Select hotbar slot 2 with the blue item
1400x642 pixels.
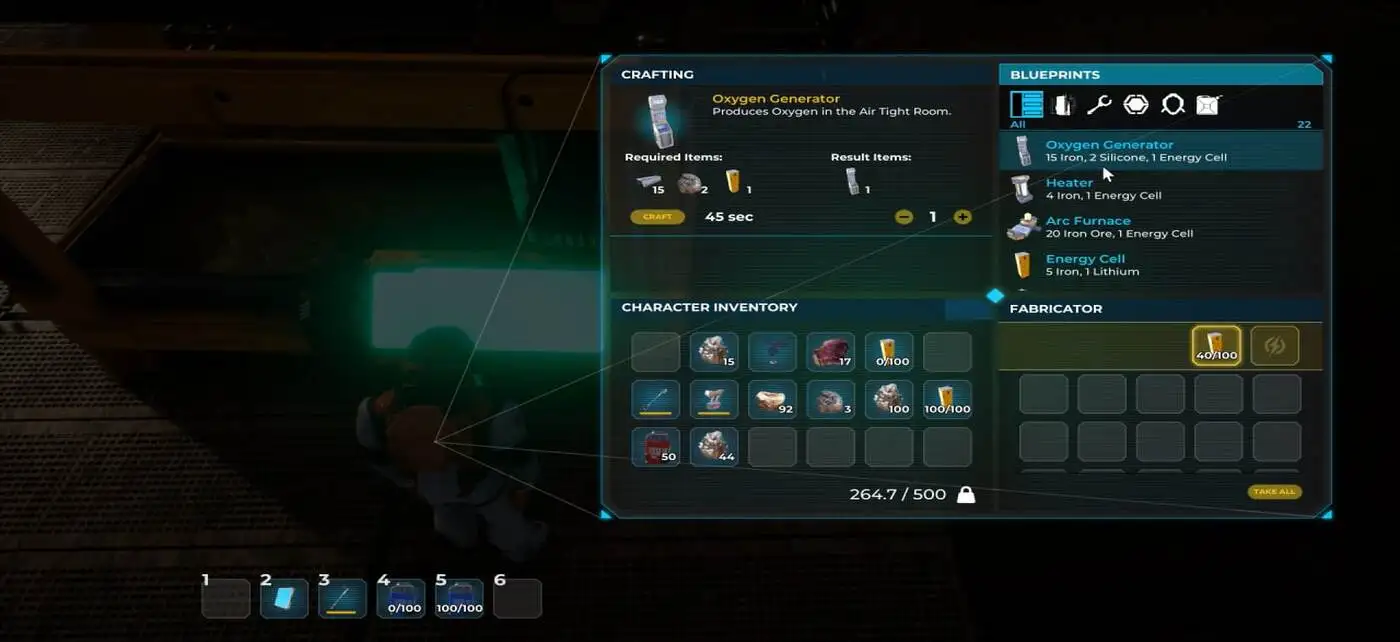(x=284, y=599)
